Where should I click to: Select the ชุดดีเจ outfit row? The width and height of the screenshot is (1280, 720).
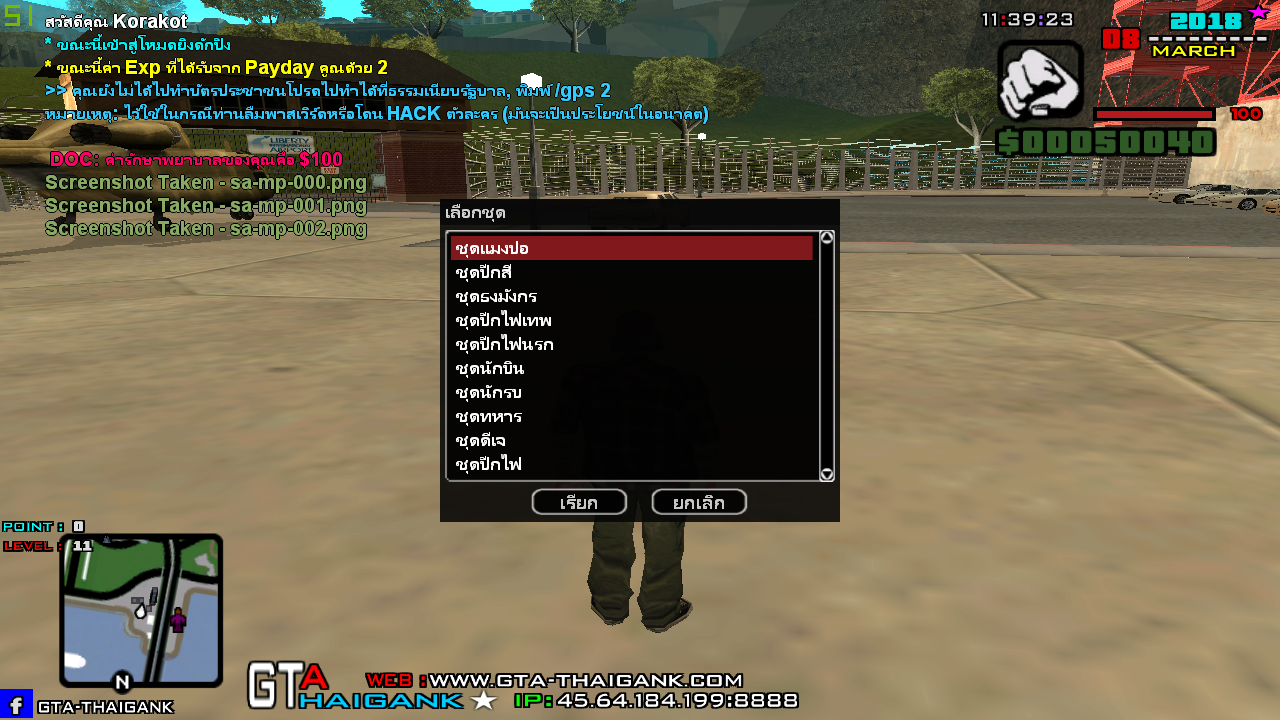tap(631, 440)
